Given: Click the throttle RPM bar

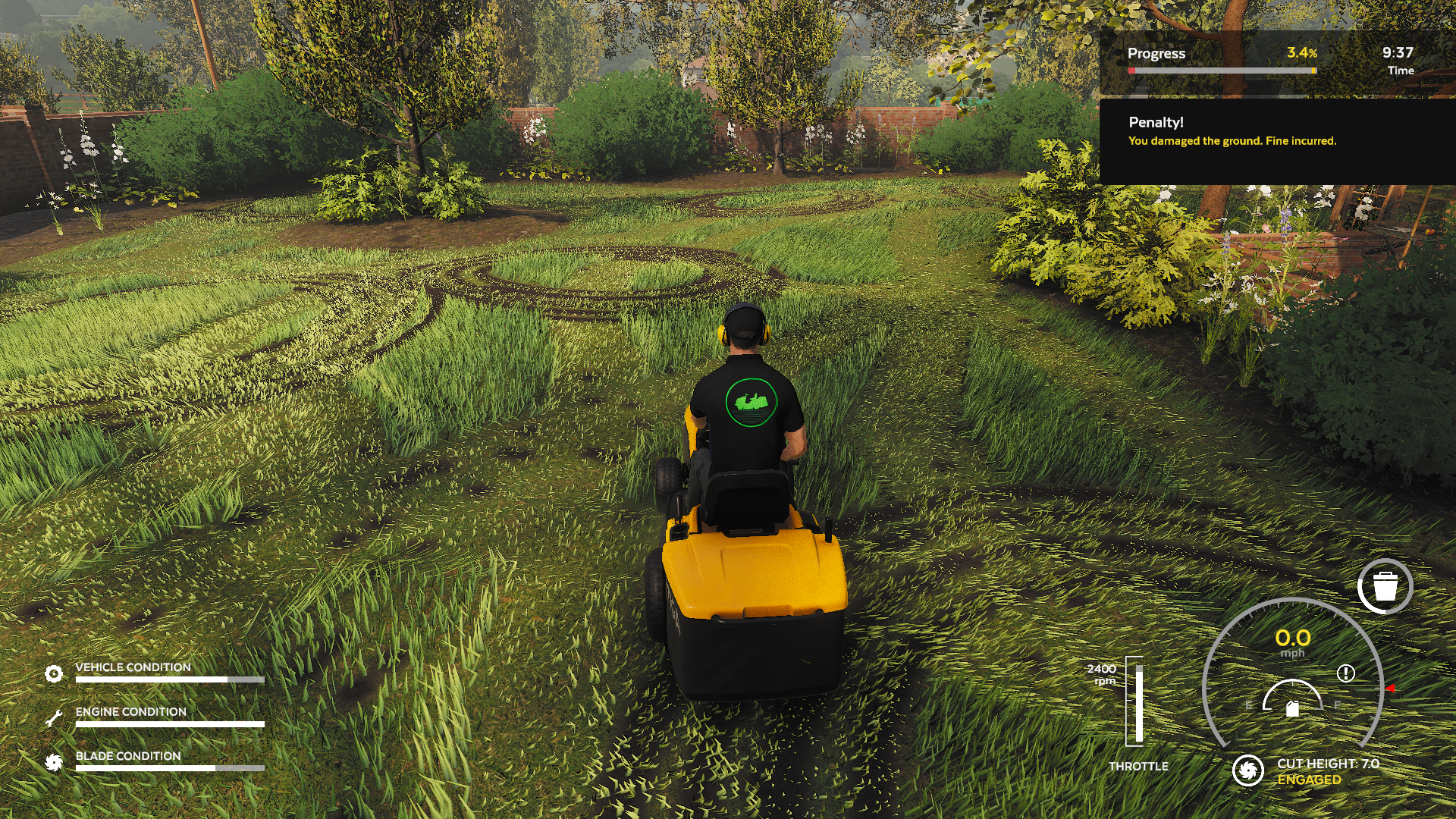Looking at the screenshot, I should (x=1135, y=701).
